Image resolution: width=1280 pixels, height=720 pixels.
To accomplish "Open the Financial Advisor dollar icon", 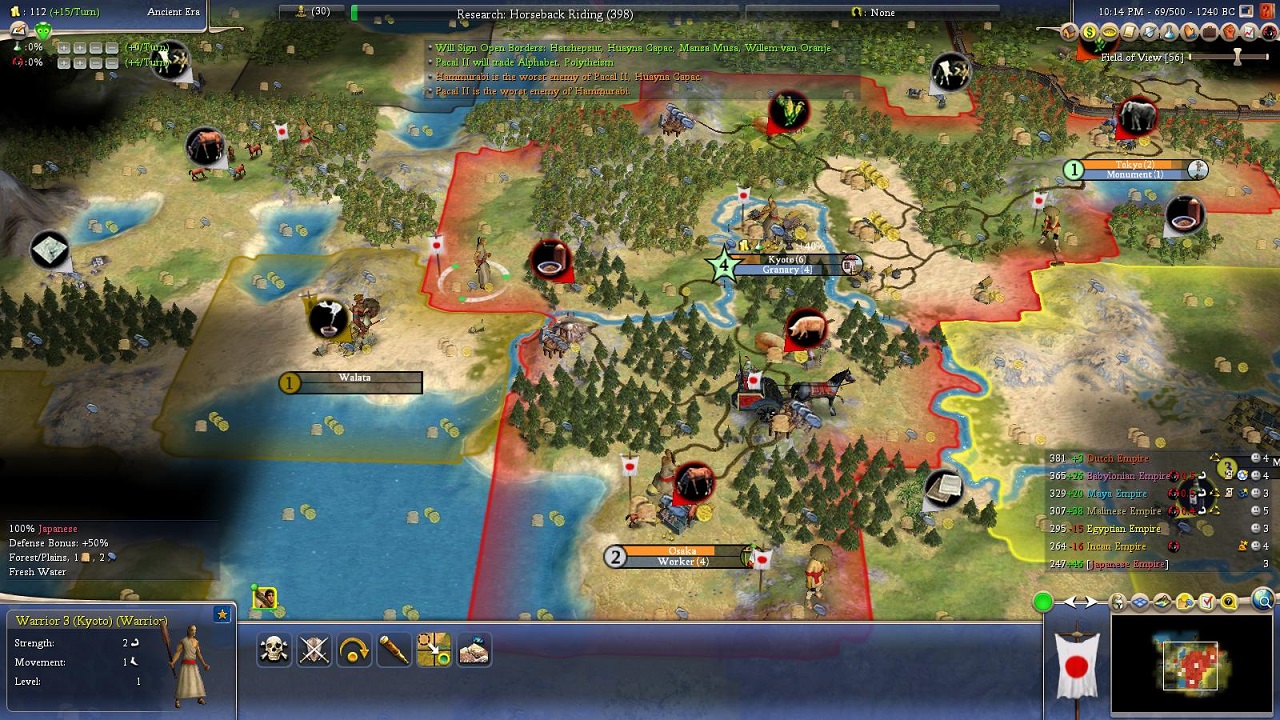I will (1089, 32).
